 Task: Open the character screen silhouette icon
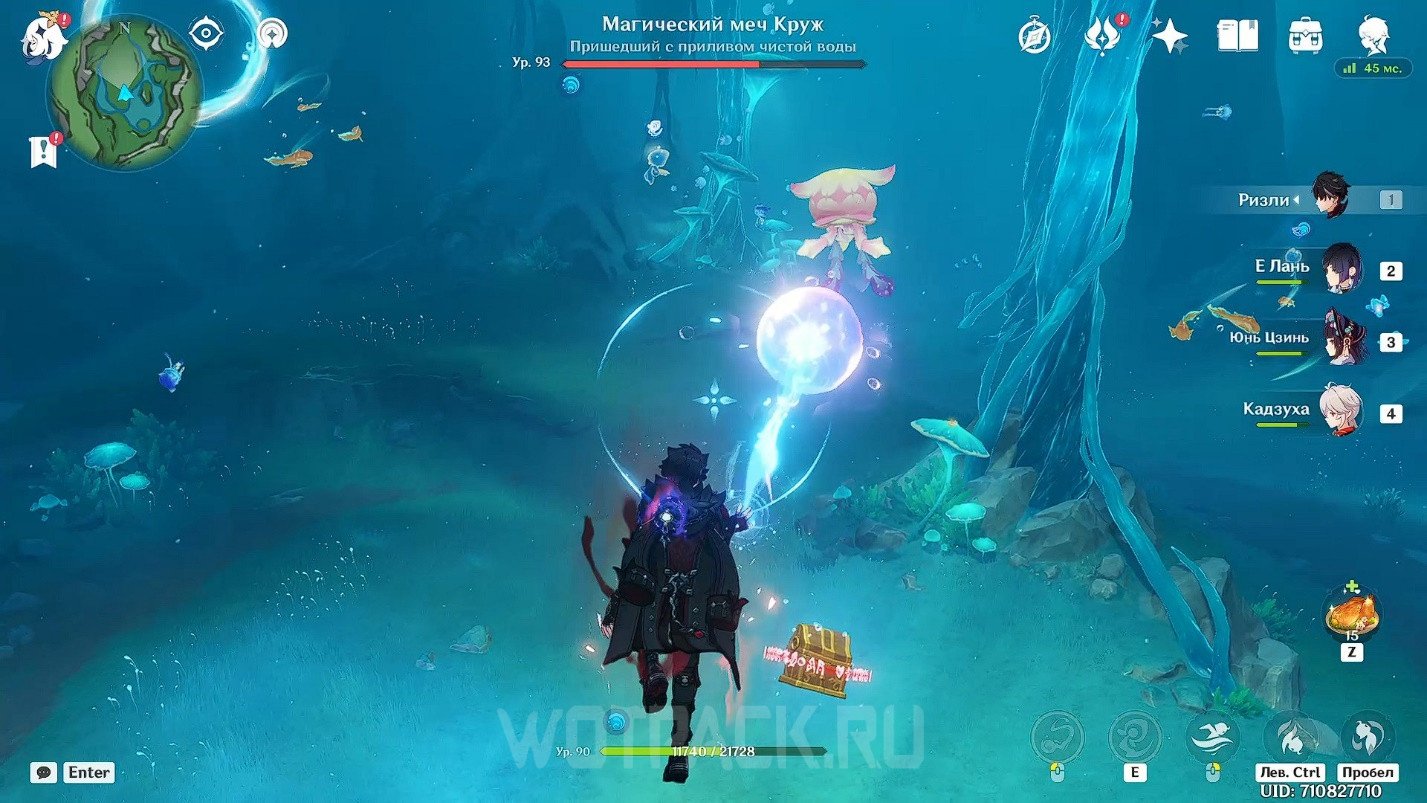[x=1373, y=36]
